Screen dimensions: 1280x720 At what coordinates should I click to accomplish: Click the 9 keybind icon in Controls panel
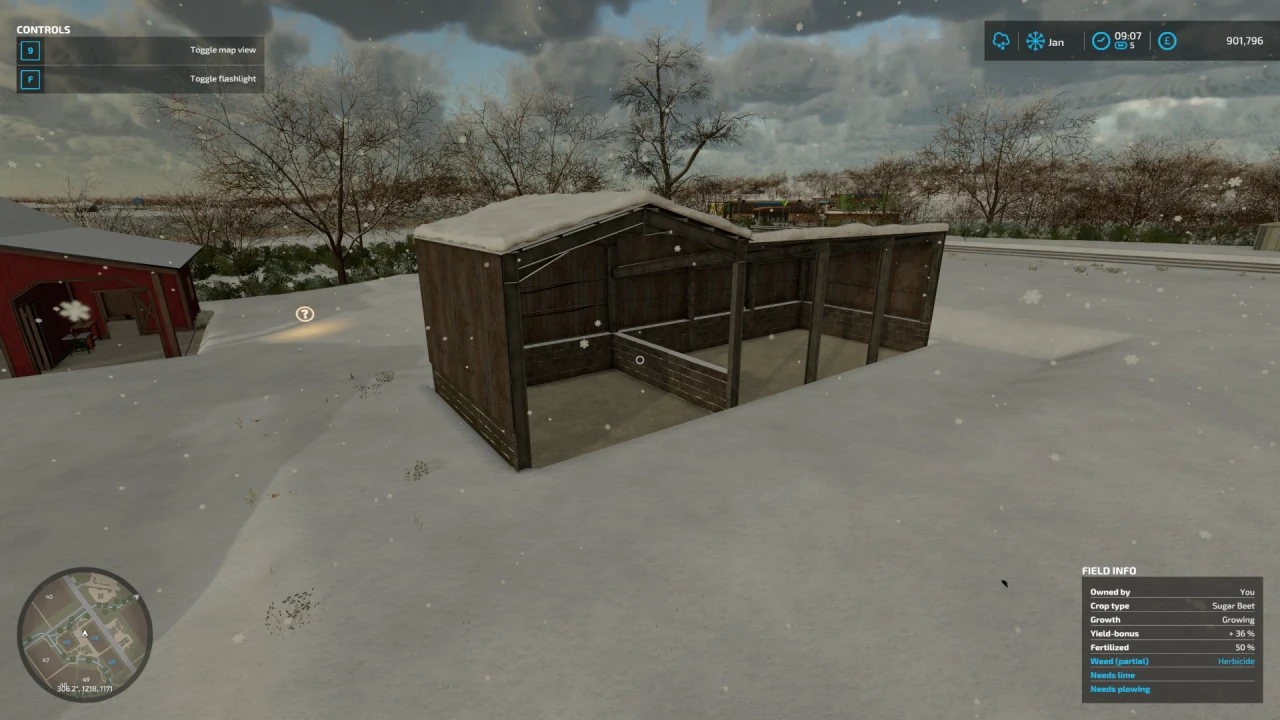(x=29, y=49)
